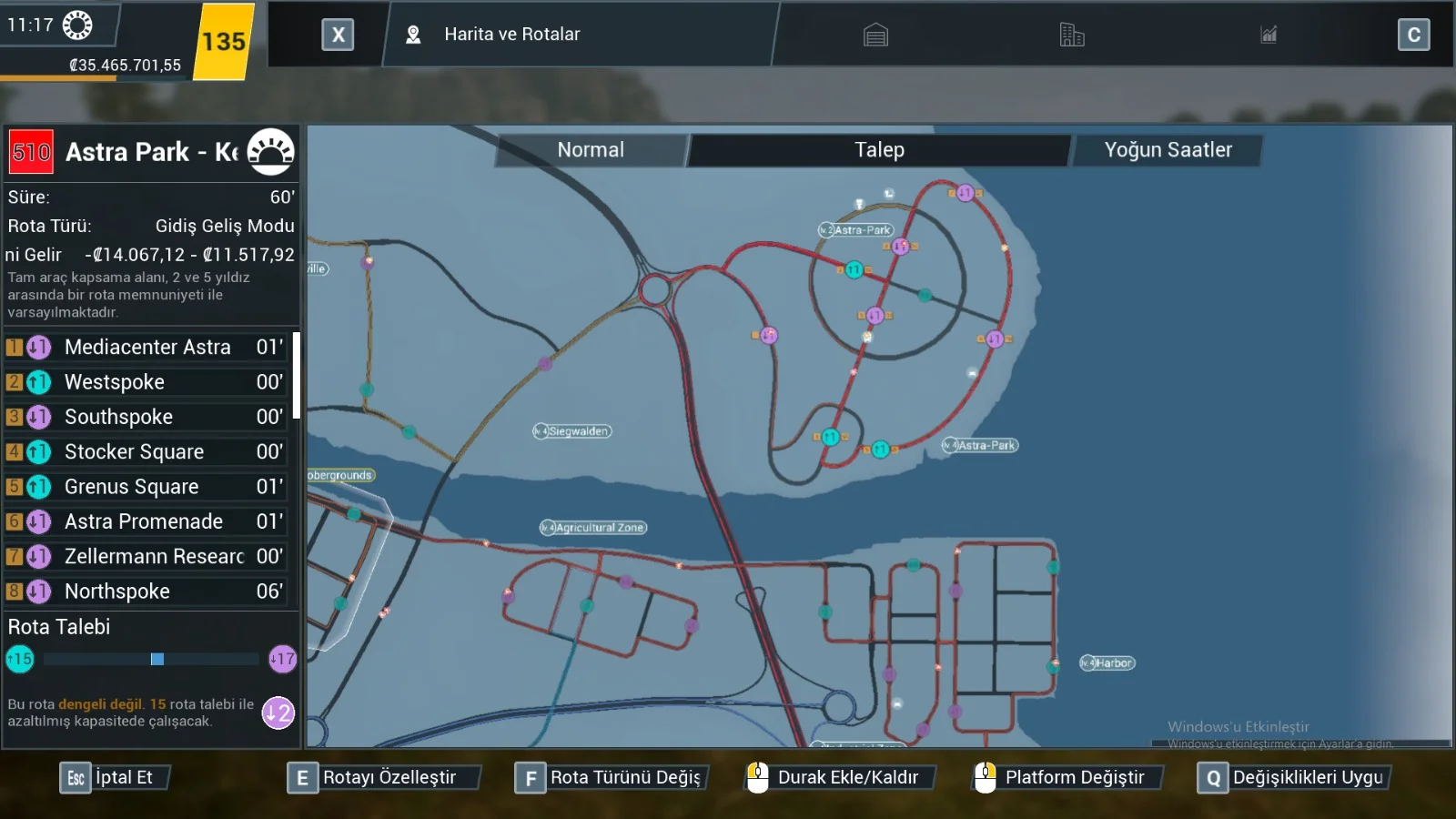Viewport: 1456px width, 819px height.
Task: Cancel with the İptal Et button
Action: click(x=115, y=778)
